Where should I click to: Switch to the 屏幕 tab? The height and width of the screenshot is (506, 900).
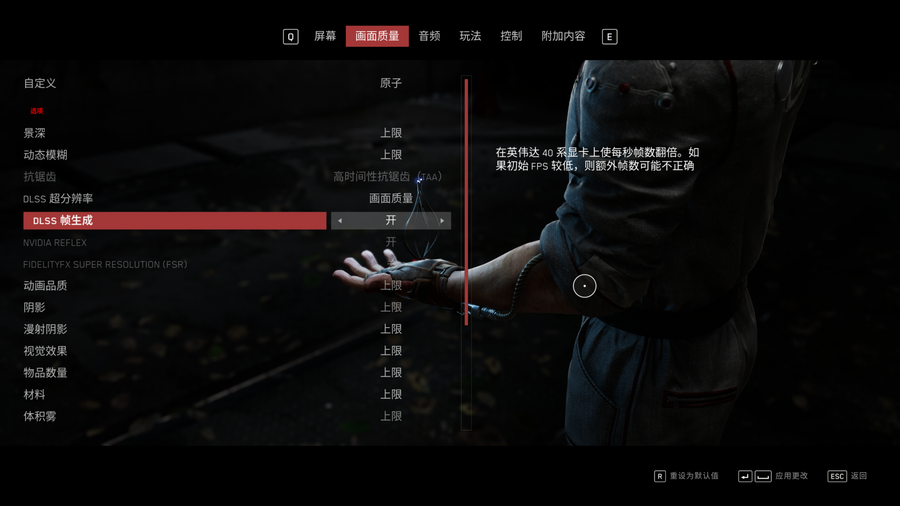(325, 36)
